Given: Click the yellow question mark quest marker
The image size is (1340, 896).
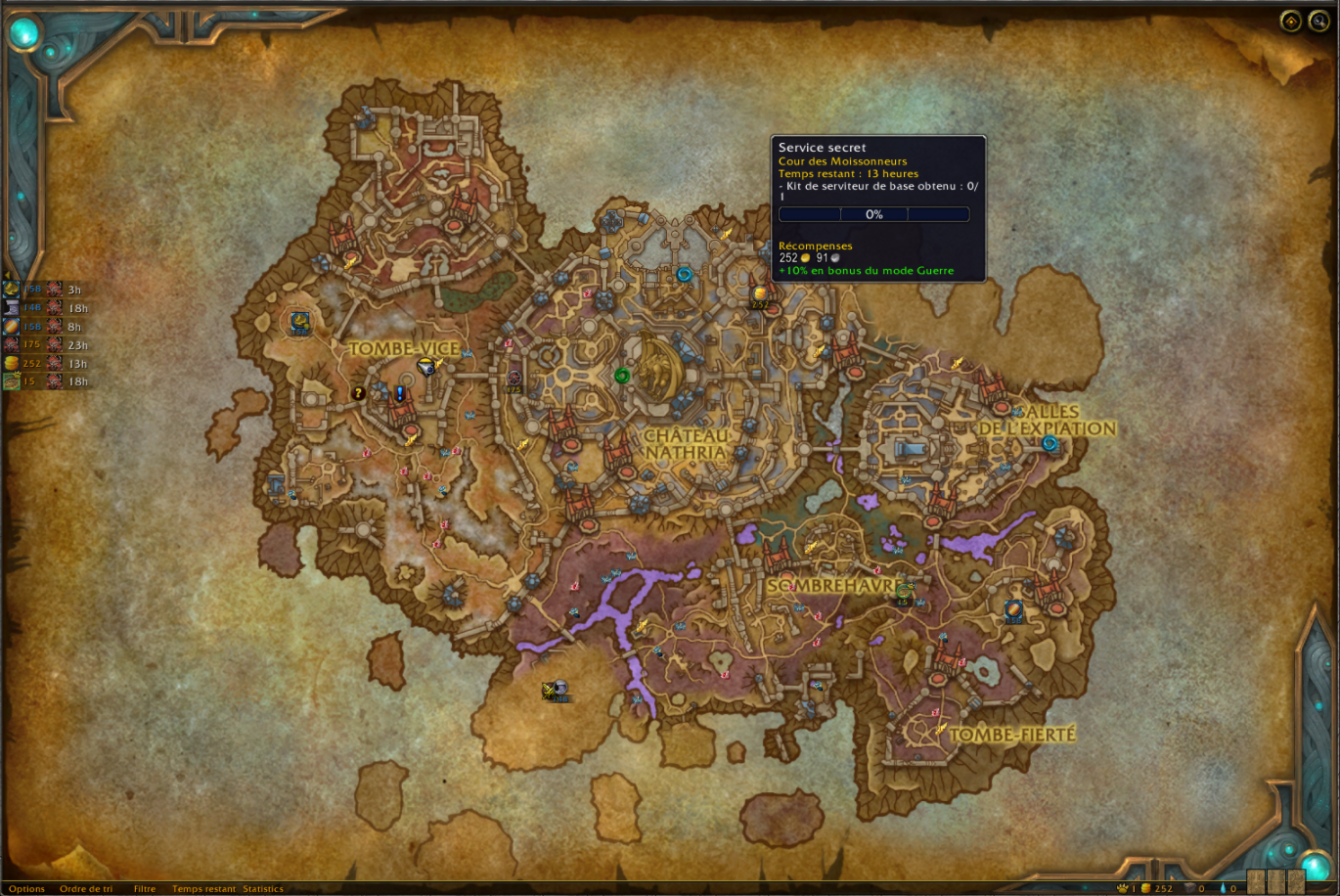Looking at the screenshot, I should (x=359, y=393).
